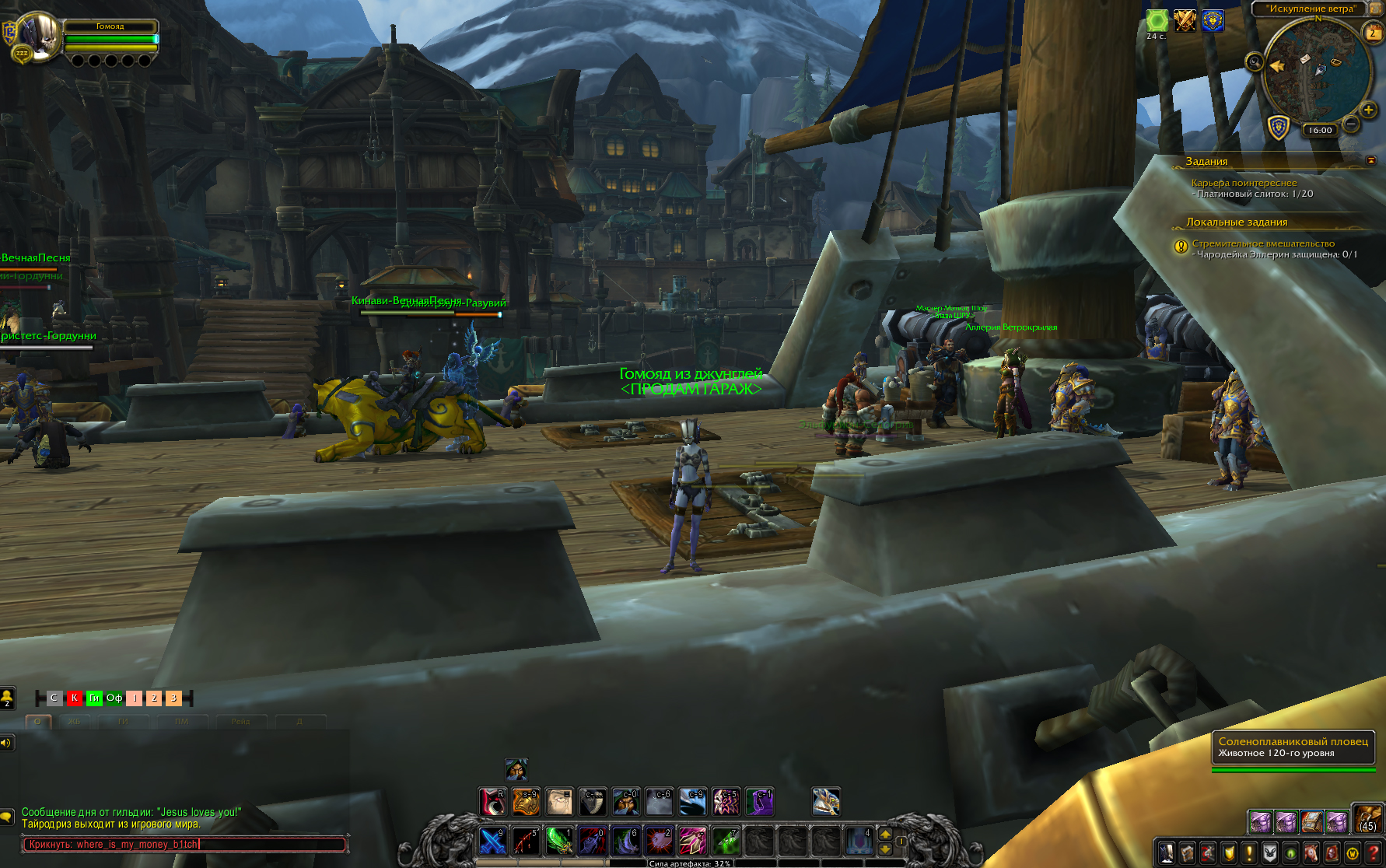Use the green glowing dagger ability

(x=558, y=842)
